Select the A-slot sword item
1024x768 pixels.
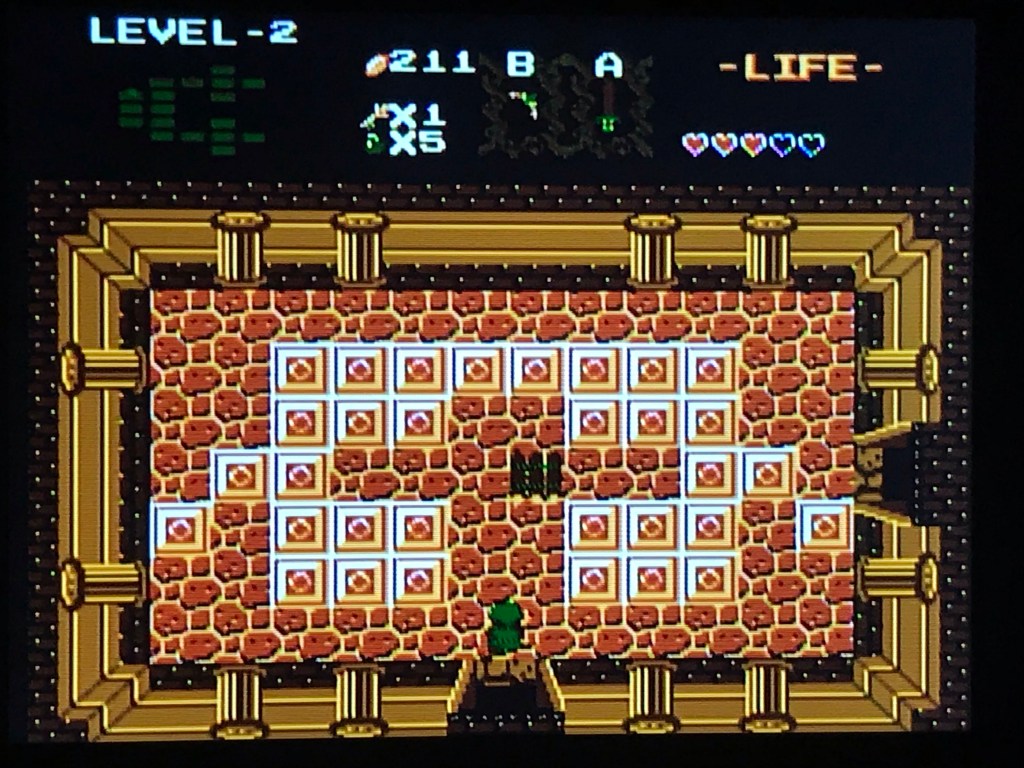(x=607, y=109)
